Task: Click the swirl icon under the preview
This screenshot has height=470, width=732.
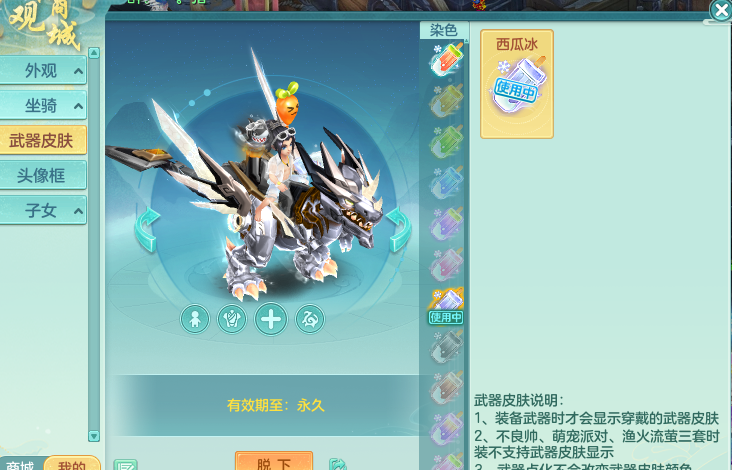Action: pyautogui.click(x=310, y=320)
